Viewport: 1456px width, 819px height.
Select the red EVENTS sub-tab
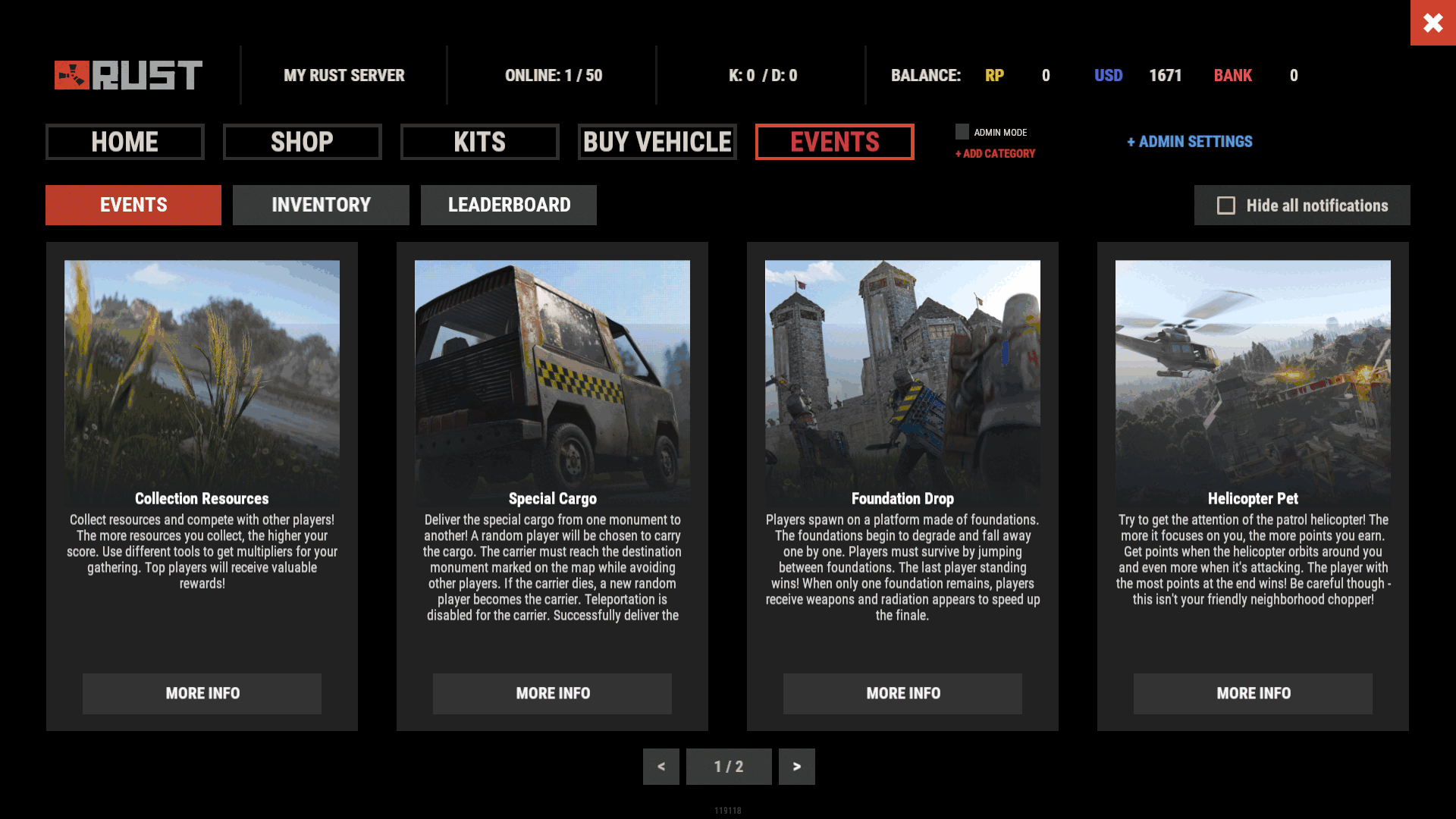point(133,205)
